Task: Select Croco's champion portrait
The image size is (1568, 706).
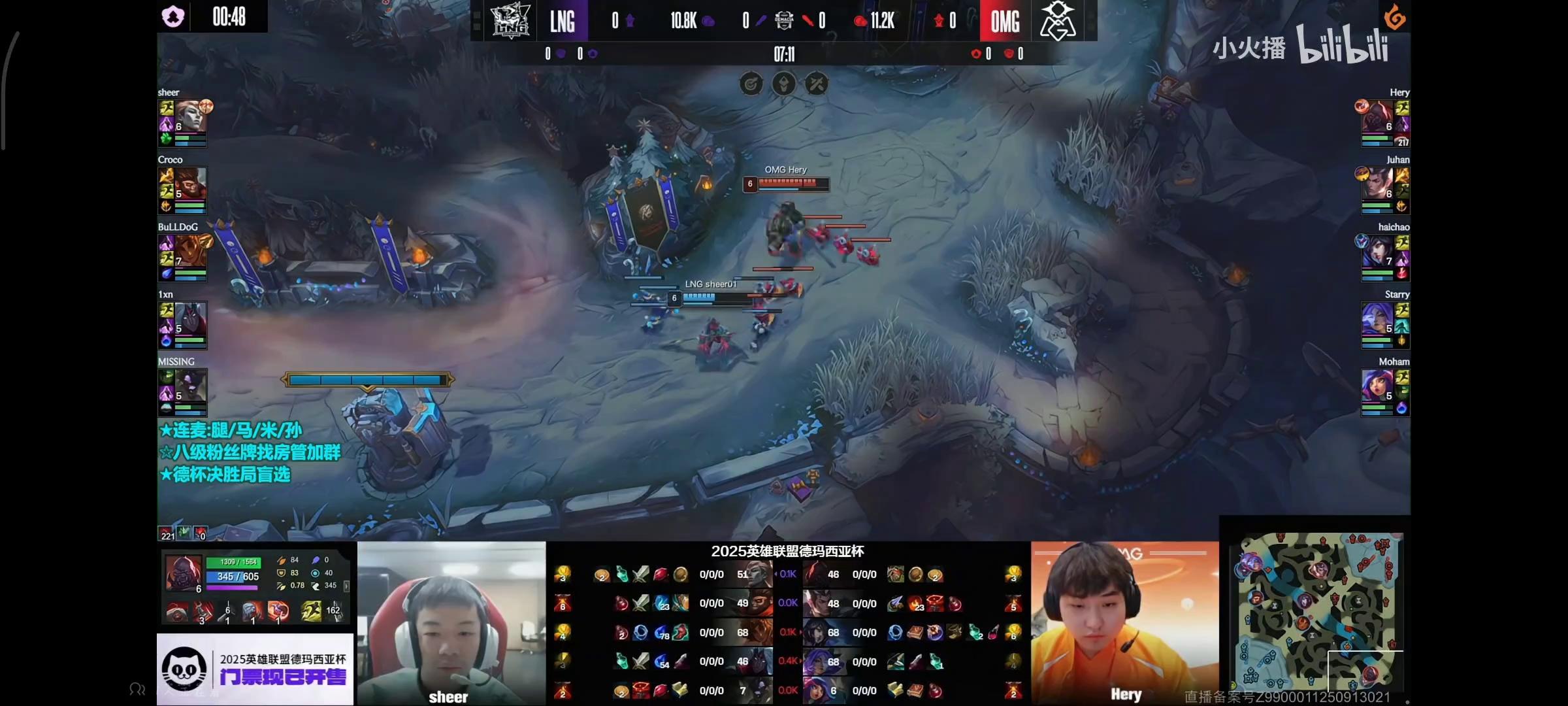Action: 190,184
